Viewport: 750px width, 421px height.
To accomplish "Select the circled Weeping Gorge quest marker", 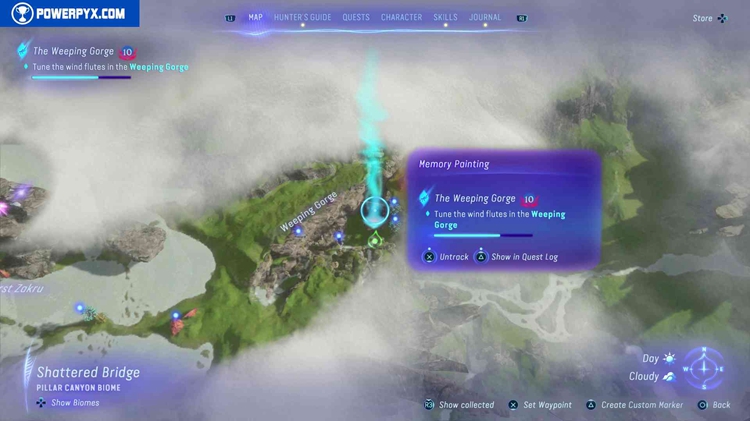I will coord(375,211).
